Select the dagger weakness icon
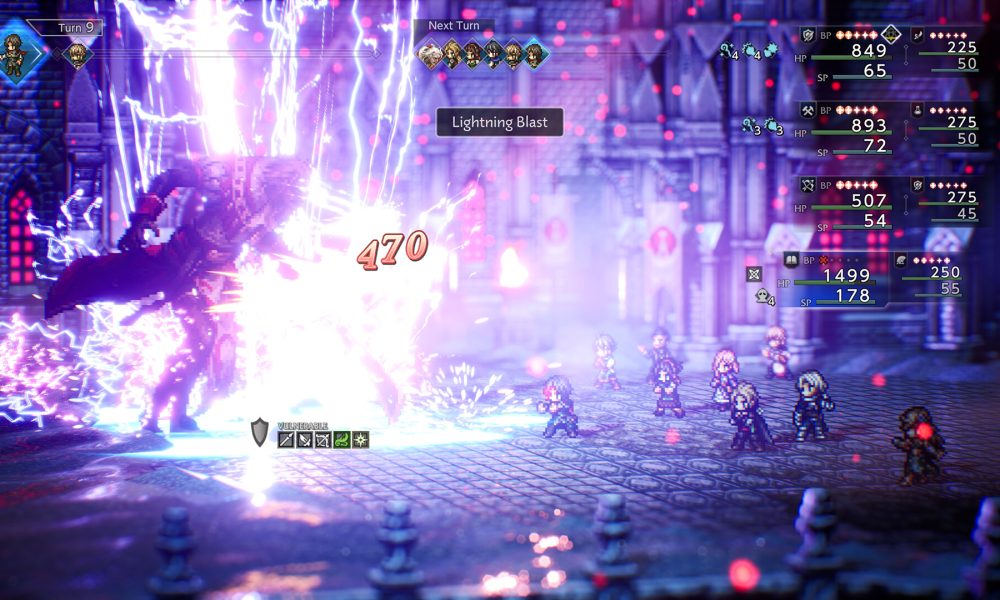 [305, 439]
